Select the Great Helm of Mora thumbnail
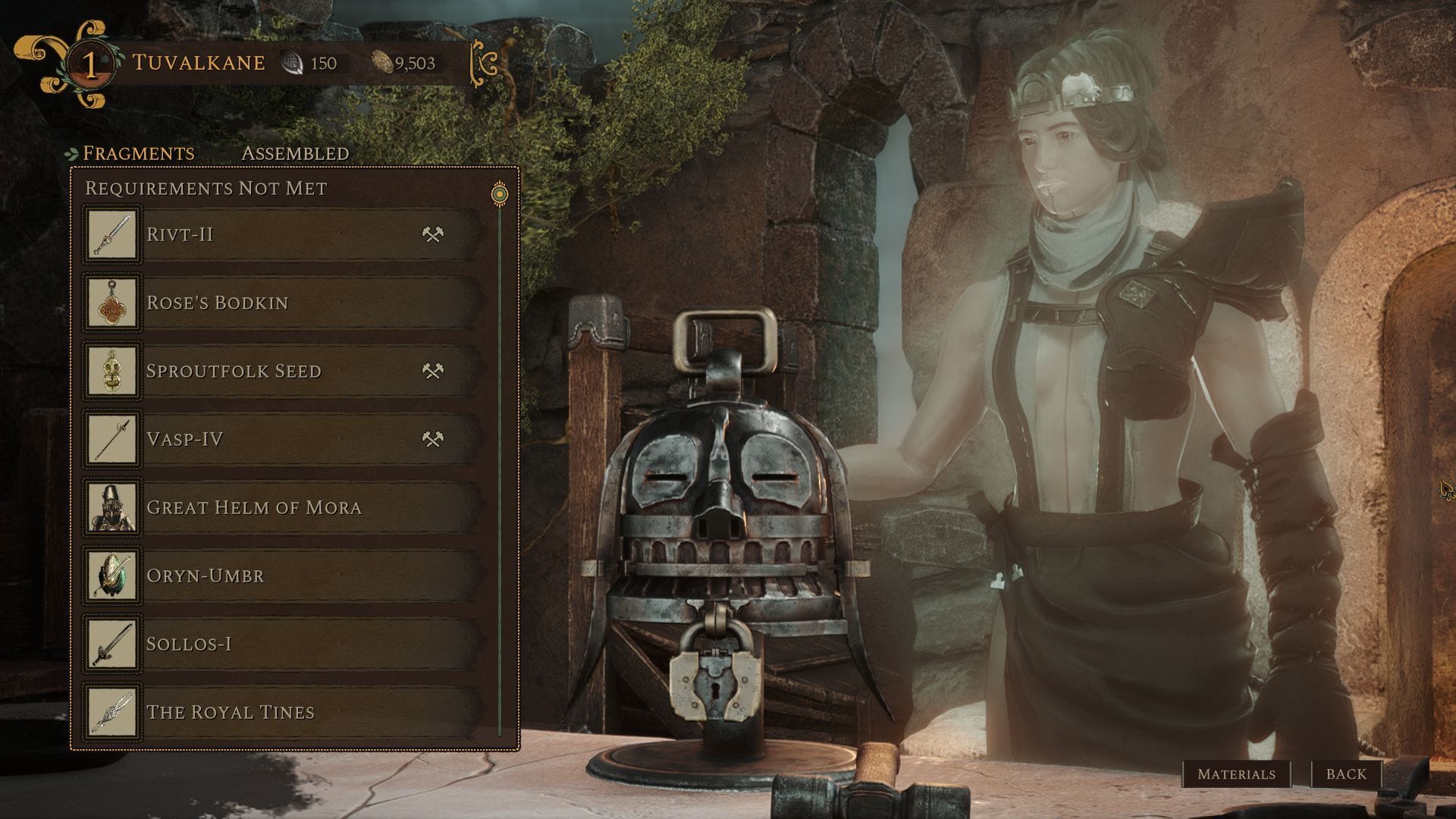 [x=111, y=507]
